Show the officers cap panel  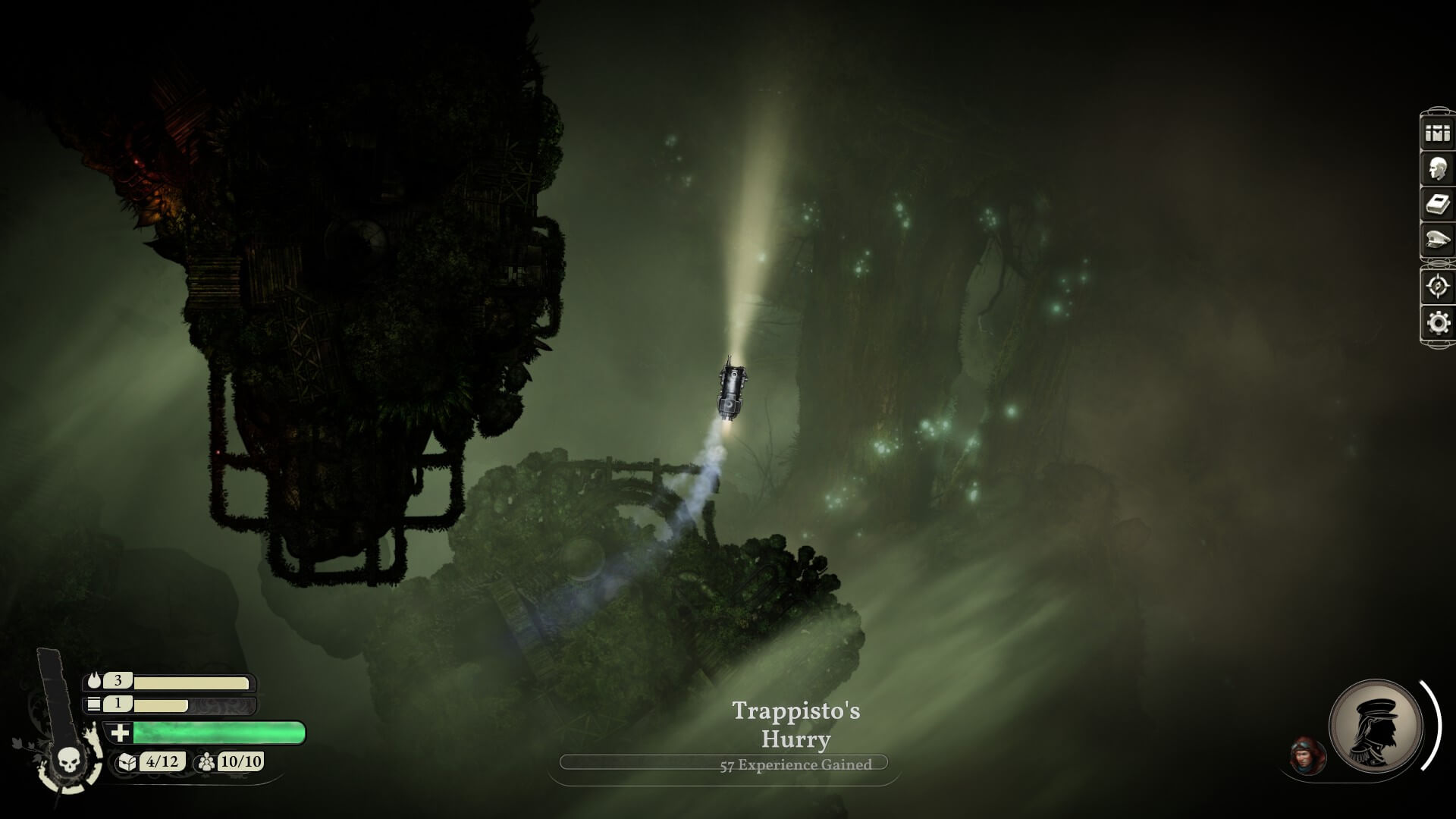(1437, 241)
